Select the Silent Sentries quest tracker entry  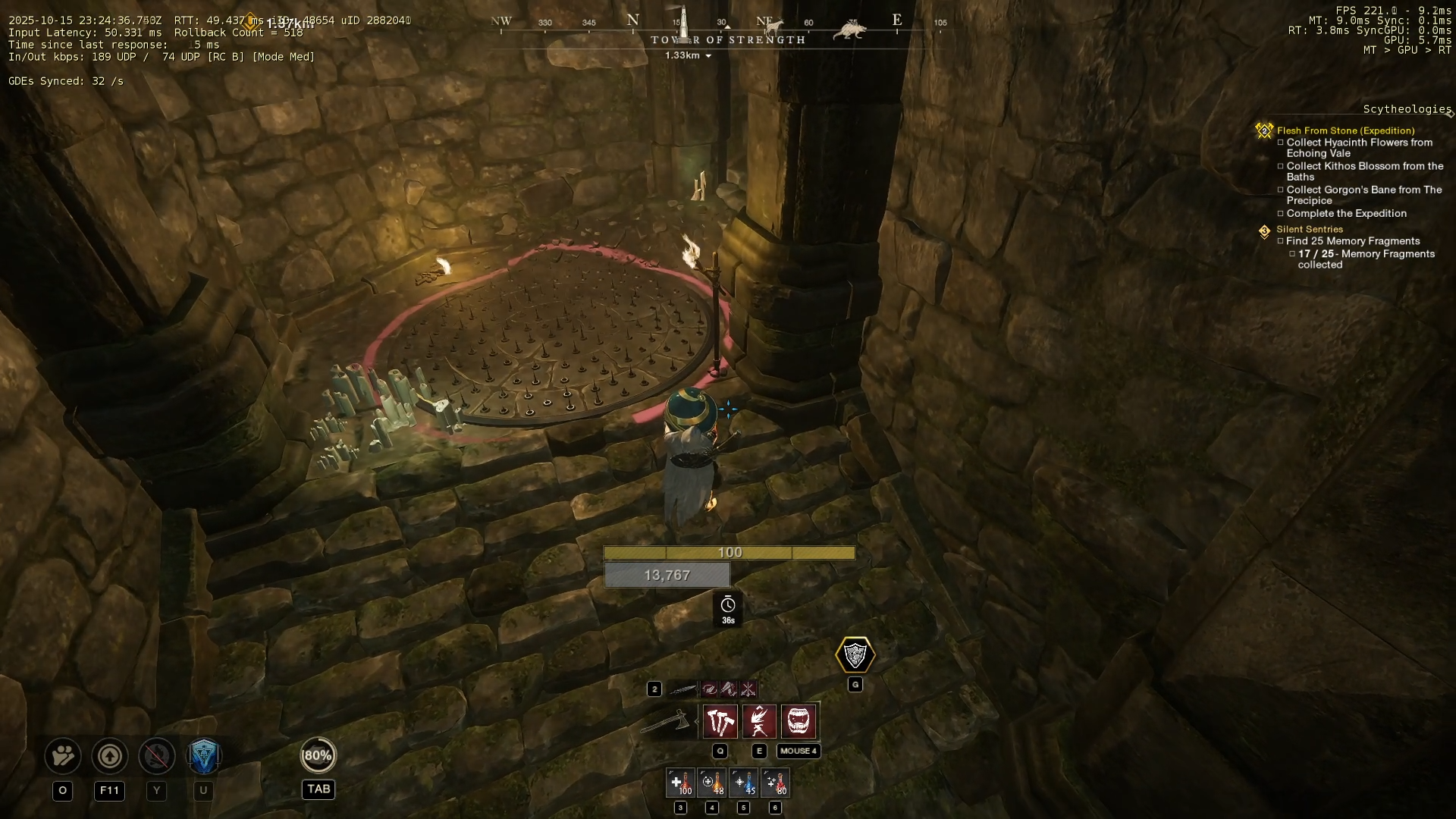tap(1309, 229)
